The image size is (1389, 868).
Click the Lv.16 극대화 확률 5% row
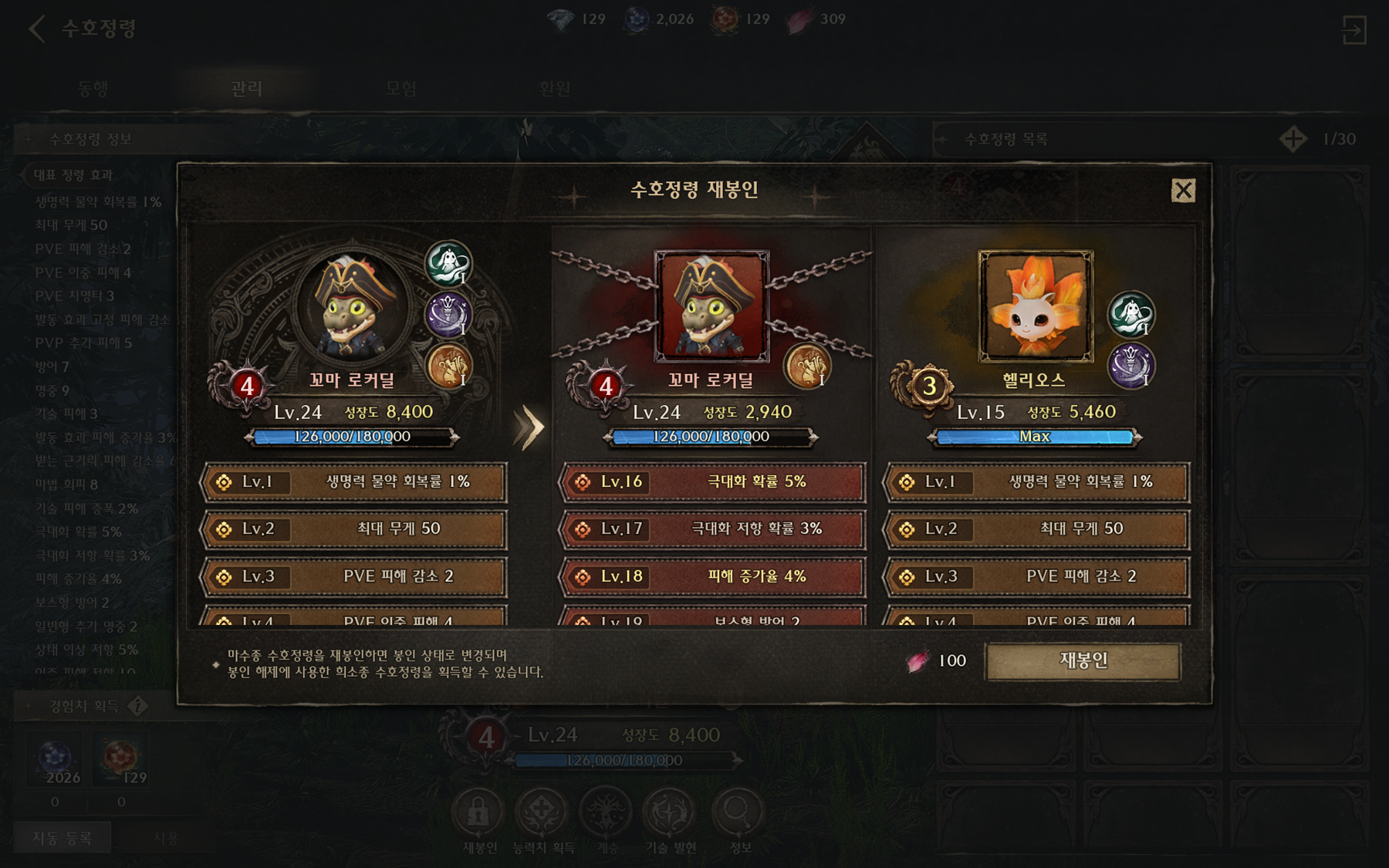[711, 482]
